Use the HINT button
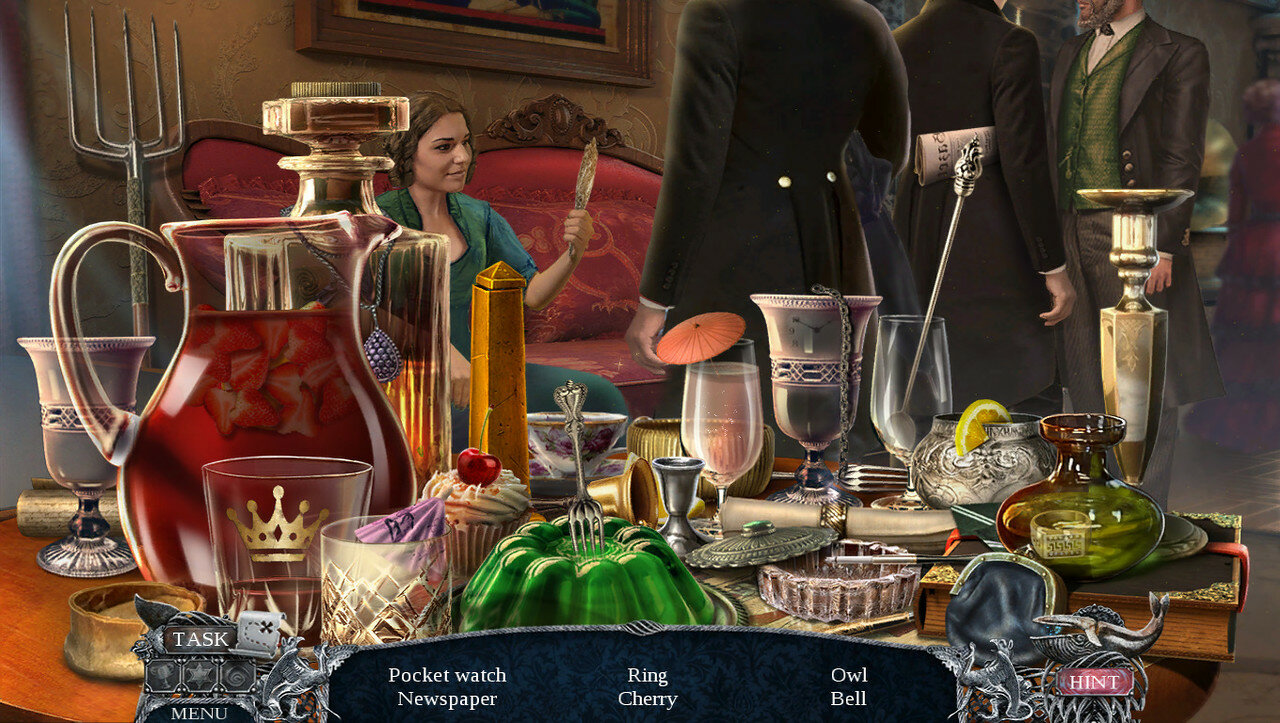 coord(1094,682)
